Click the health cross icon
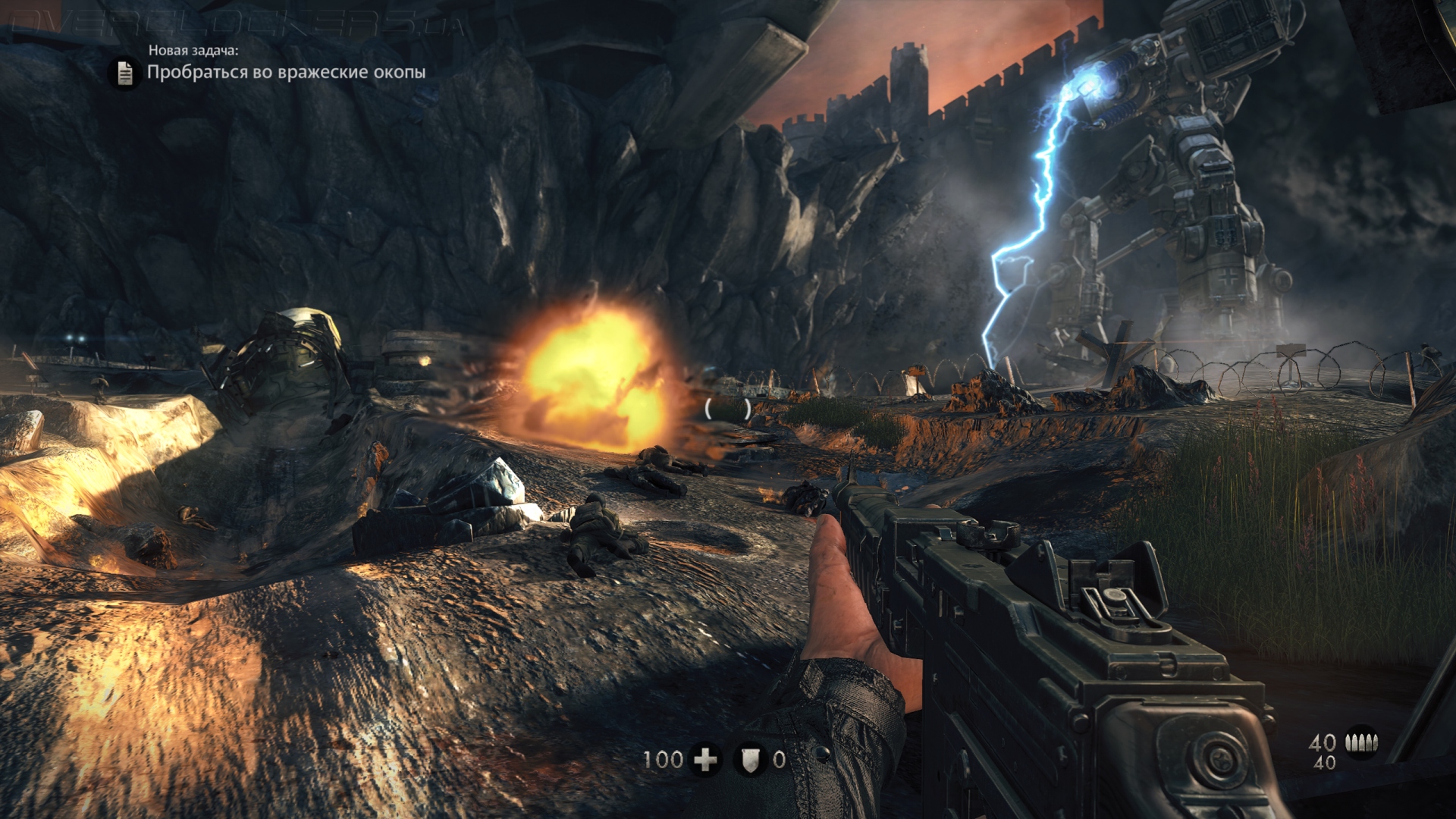The height and width of the screenshot is (819, 1456). coord(706,759)
